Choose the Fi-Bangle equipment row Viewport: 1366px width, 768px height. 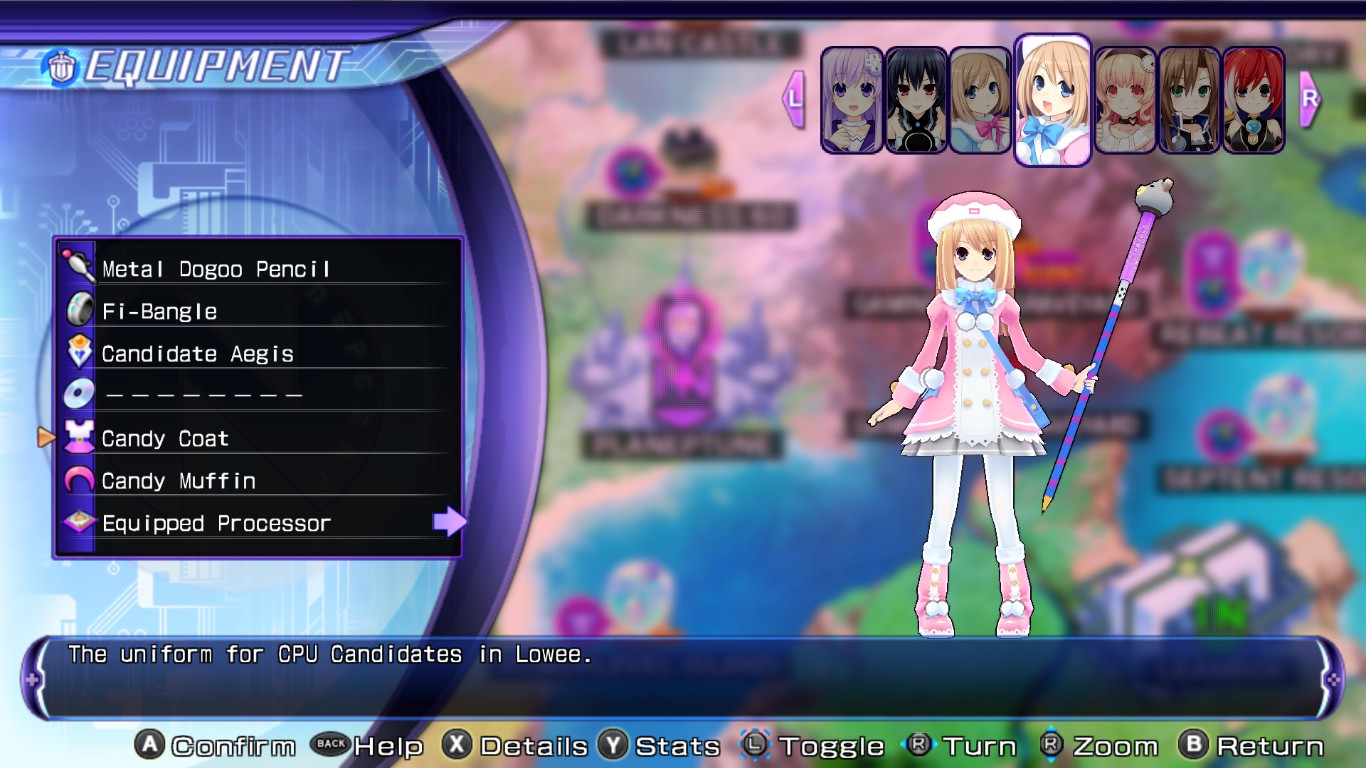tap(160, 311)
